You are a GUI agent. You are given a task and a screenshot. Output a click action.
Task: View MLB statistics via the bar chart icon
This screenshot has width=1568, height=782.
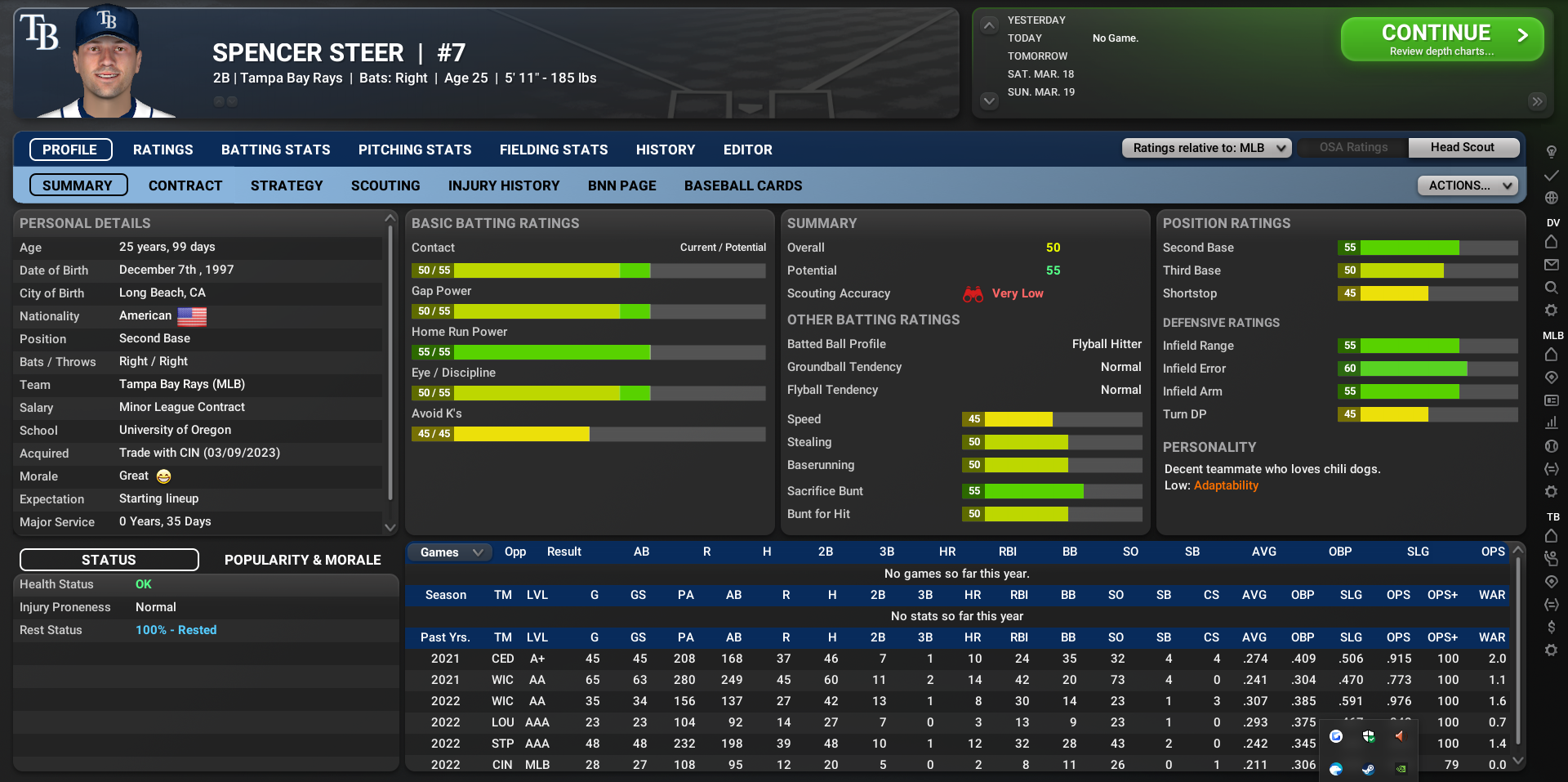pos(1552,422)
